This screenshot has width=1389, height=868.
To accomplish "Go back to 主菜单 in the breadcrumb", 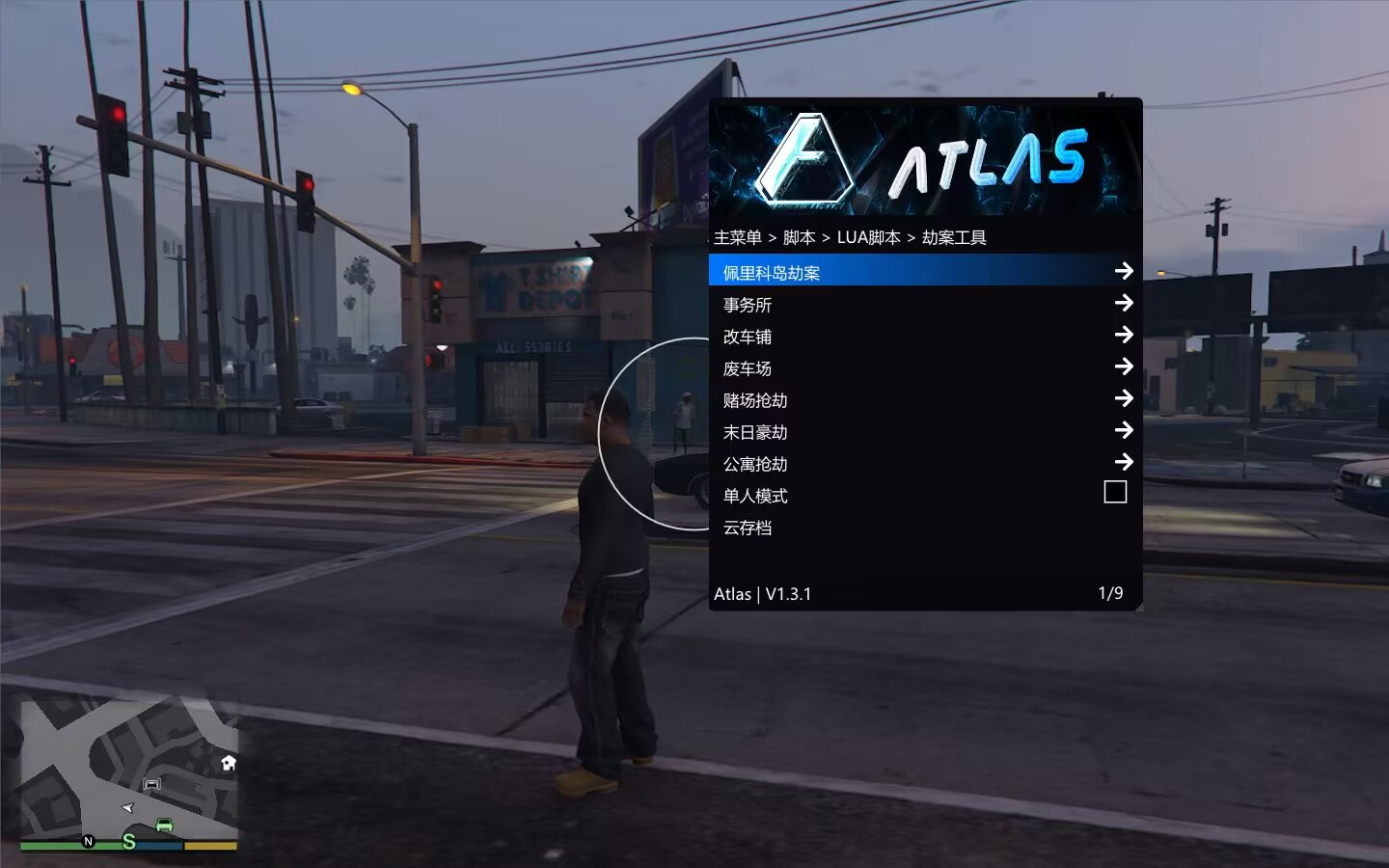I will tap(738, 237).
